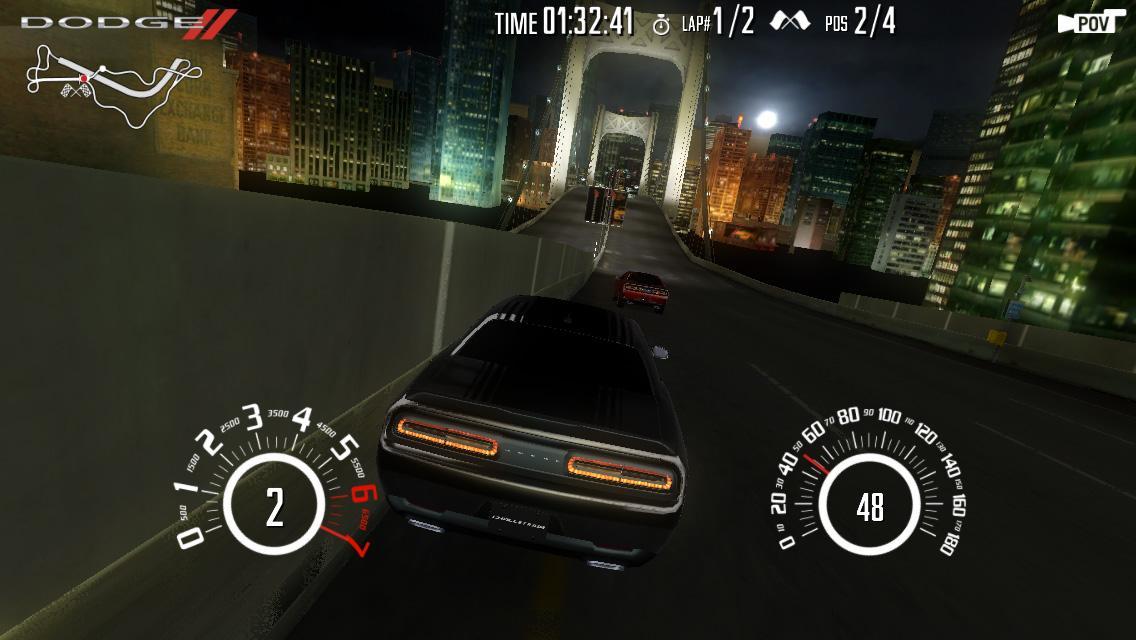Toggle the POV camera view button
Image resolution: width=1136 pixels, height=640 pixels.
1090,24
